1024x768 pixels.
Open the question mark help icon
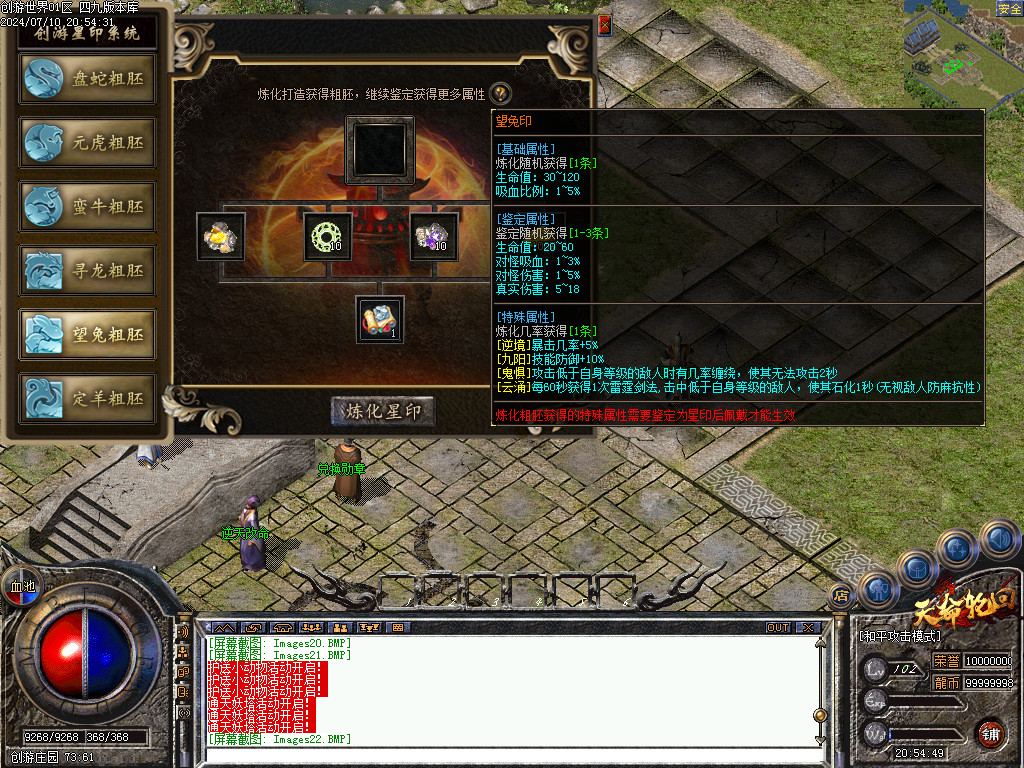500,94
